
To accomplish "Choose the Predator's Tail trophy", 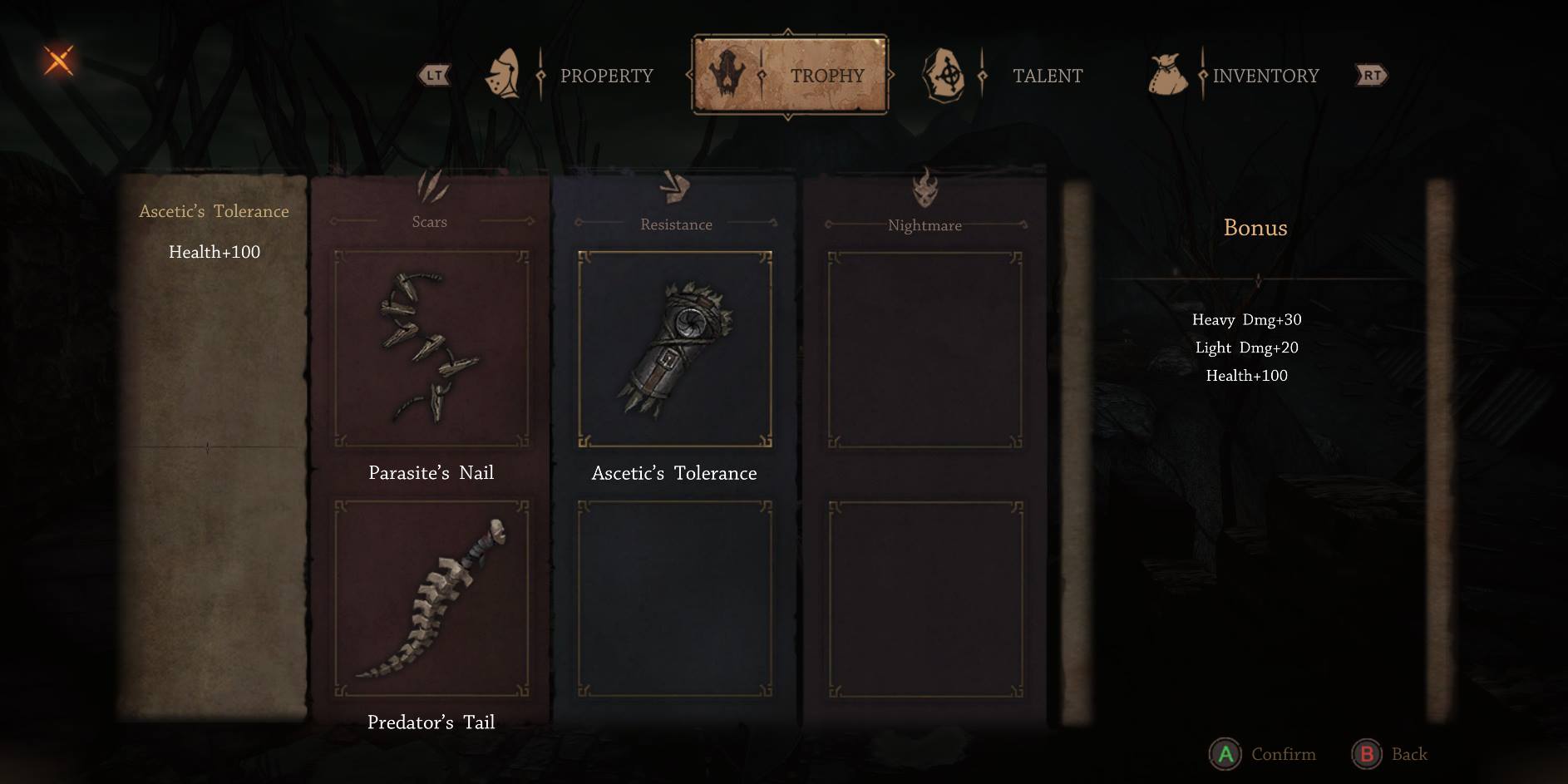I will 431,599.
